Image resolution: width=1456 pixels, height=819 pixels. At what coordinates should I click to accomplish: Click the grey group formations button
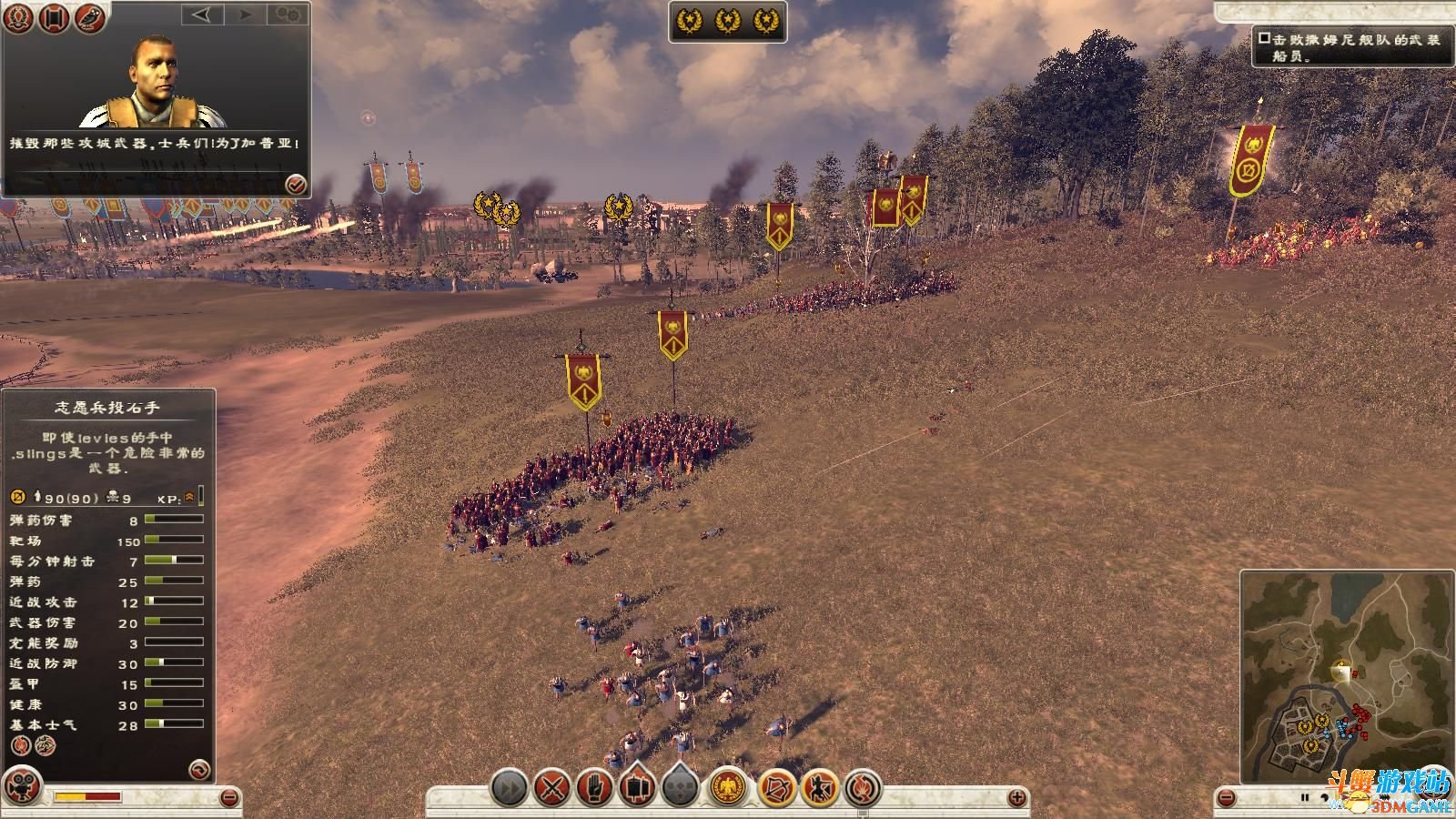(x=680, y=787)
